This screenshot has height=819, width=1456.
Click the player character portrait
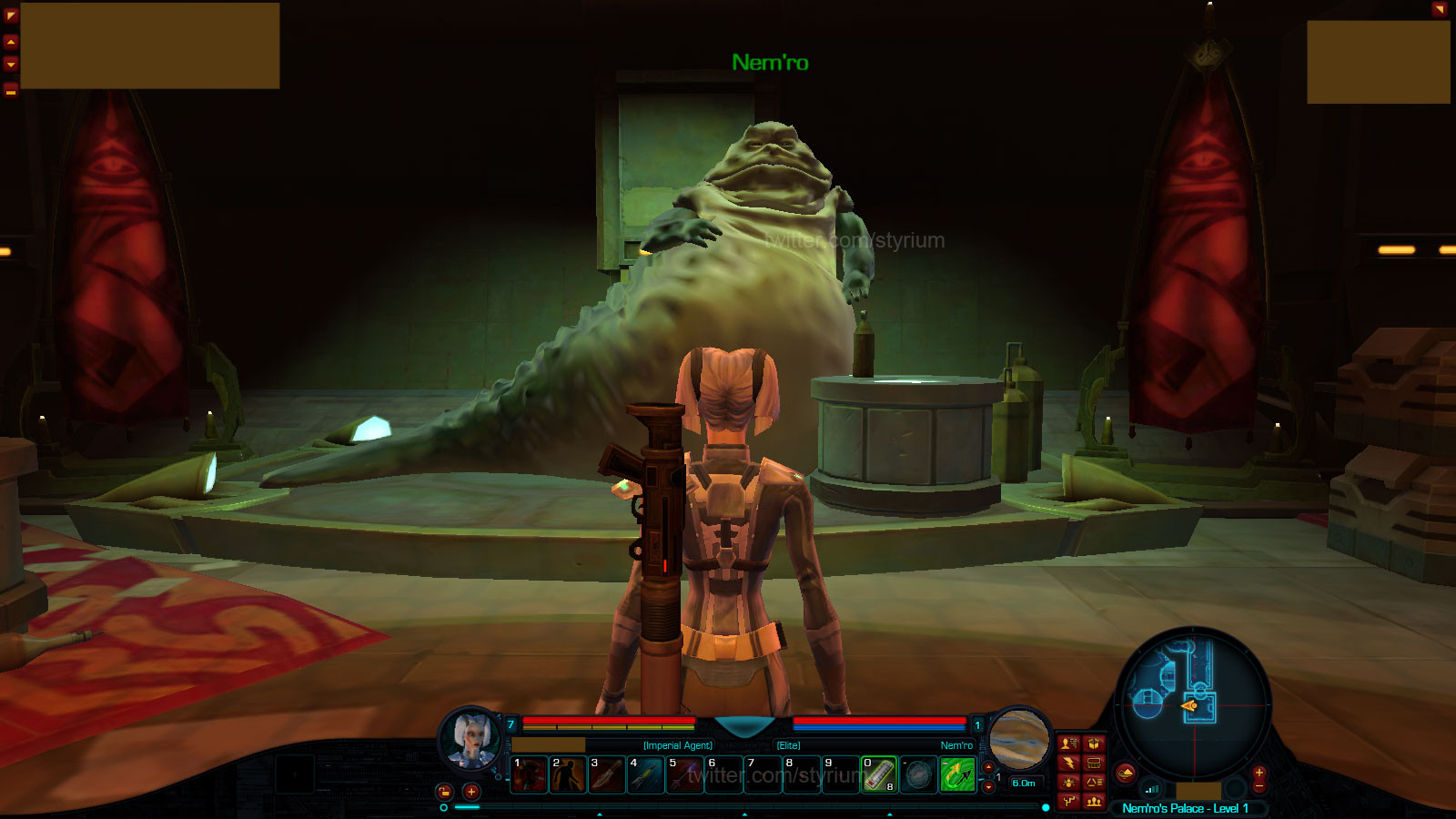coord(471,737)
